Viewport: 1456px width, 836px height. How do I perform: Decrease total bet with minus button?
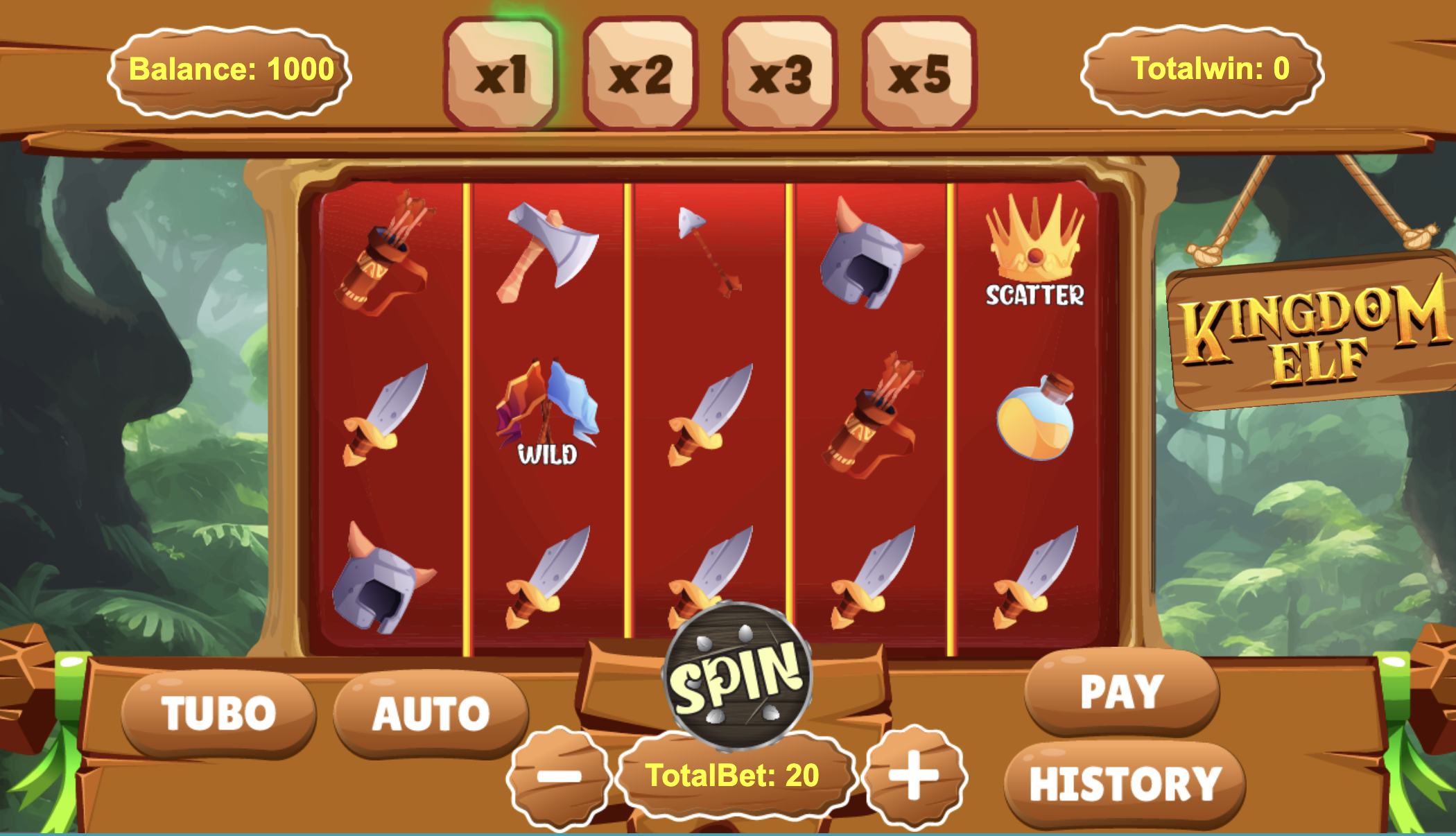tap(559, 776)
